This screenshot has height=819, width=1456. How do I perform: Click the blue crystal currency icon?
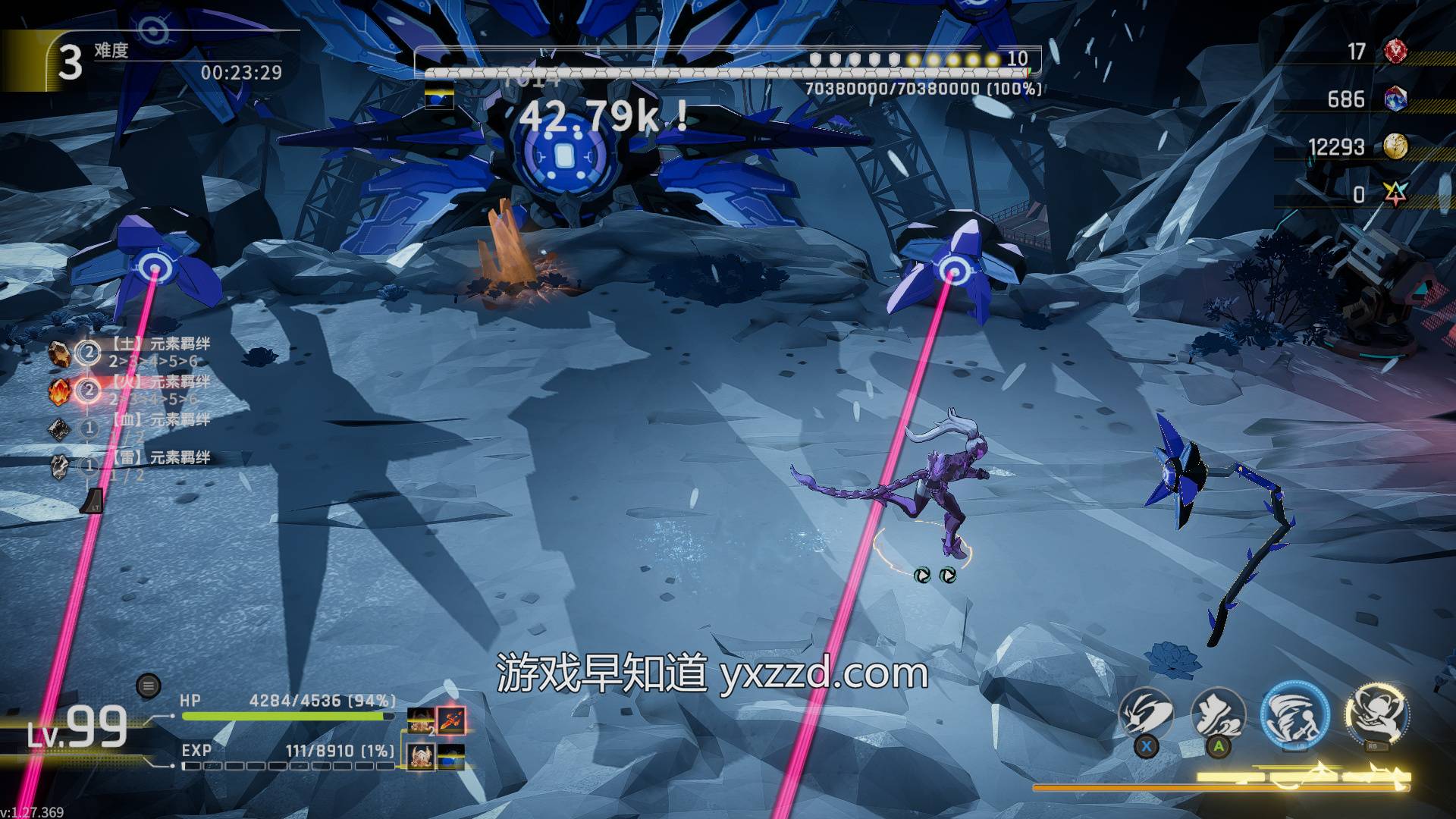pos(1395,99)
